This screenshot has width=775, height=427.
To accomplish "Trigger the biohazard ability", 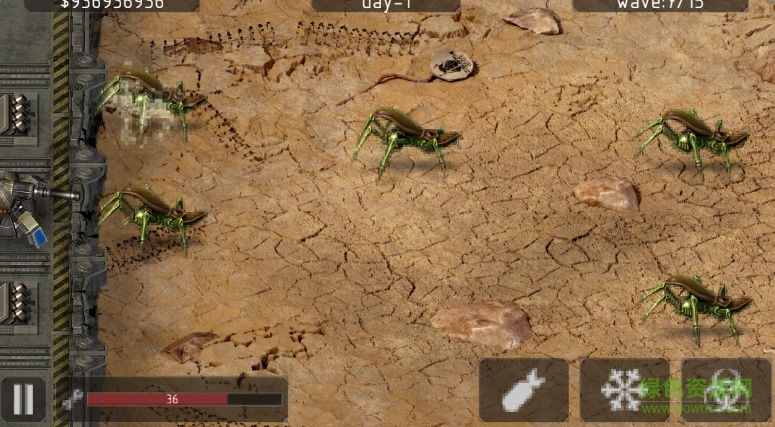I will [726, 390].
